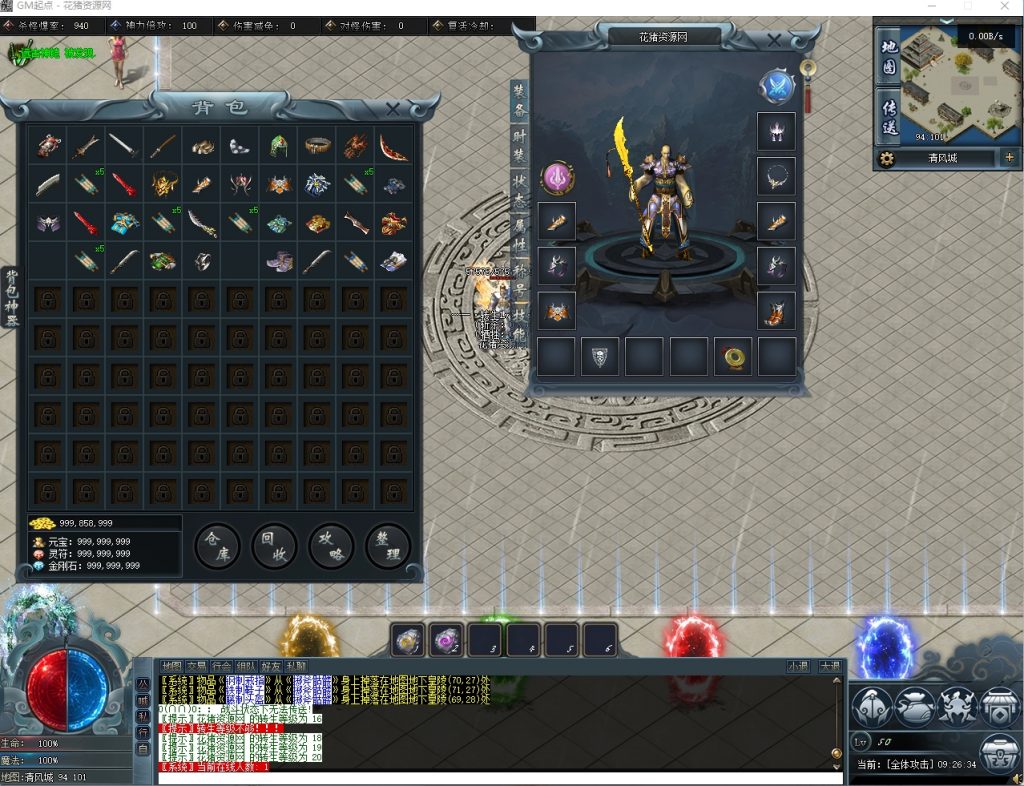Pick the golden belt ring item in the backpack
This screenshot has width=1024, height=786.
point(318,146)
